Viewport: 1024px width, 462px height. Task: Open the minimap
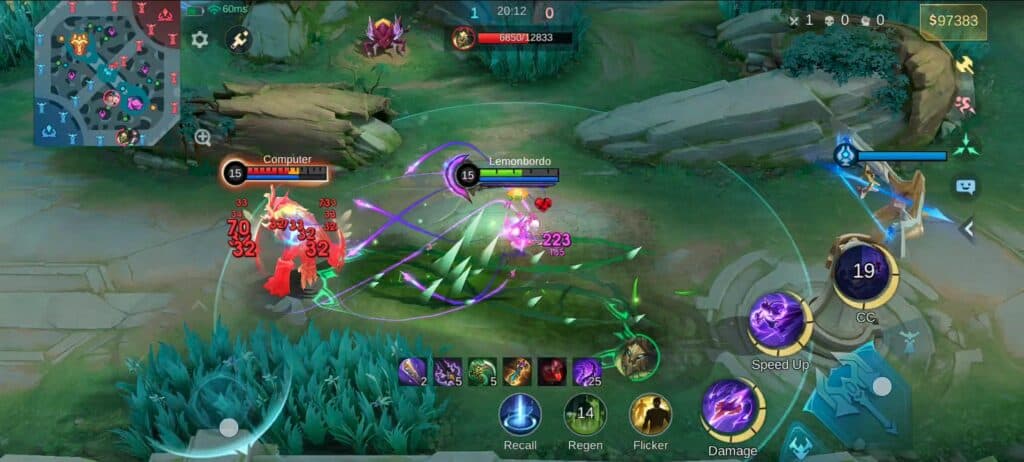[107, 72]
